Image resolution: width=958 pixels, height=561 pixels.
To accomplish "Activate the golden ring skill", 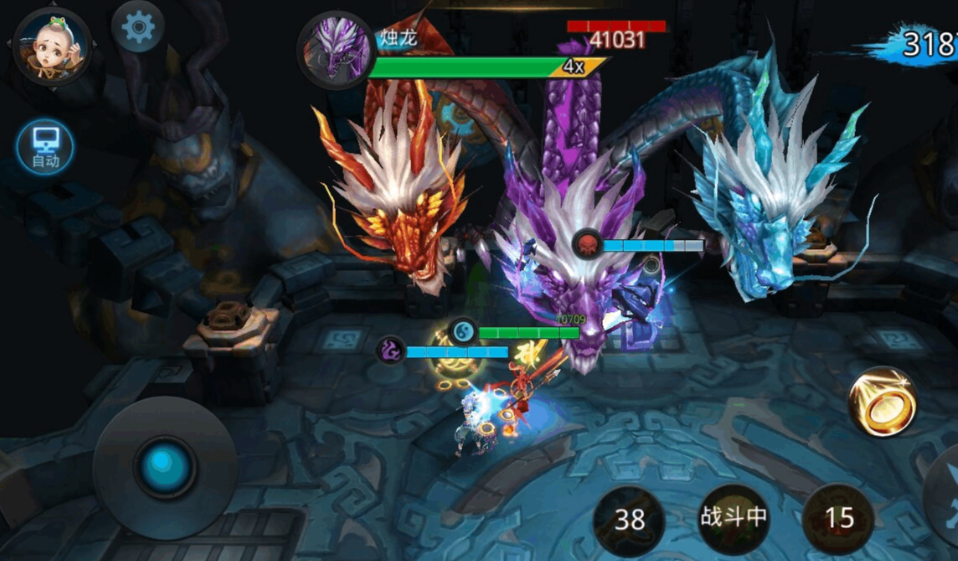I will coord(882,403).
